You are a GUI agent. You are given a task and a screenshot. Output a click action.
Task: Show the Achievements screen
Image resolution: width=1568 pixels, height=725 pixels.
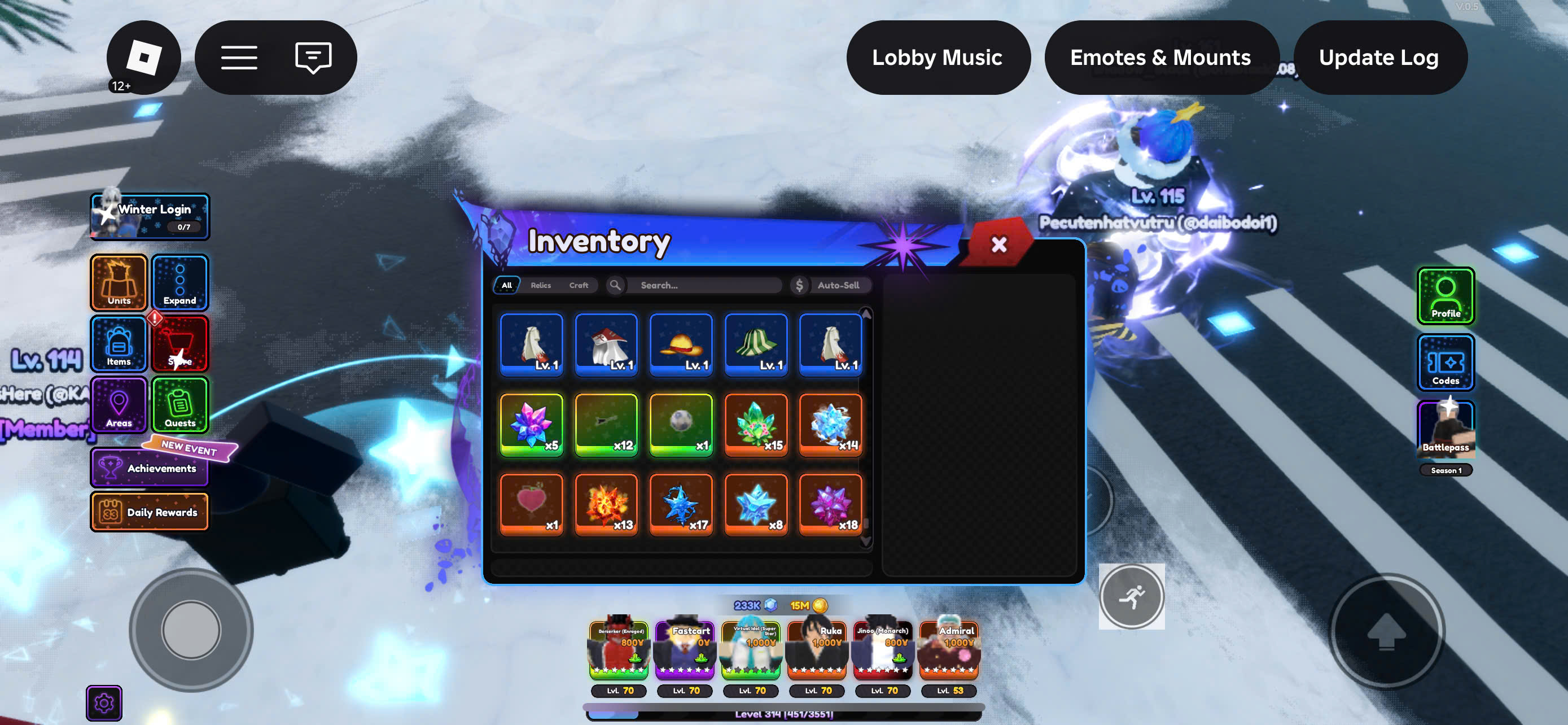point(150,468)
